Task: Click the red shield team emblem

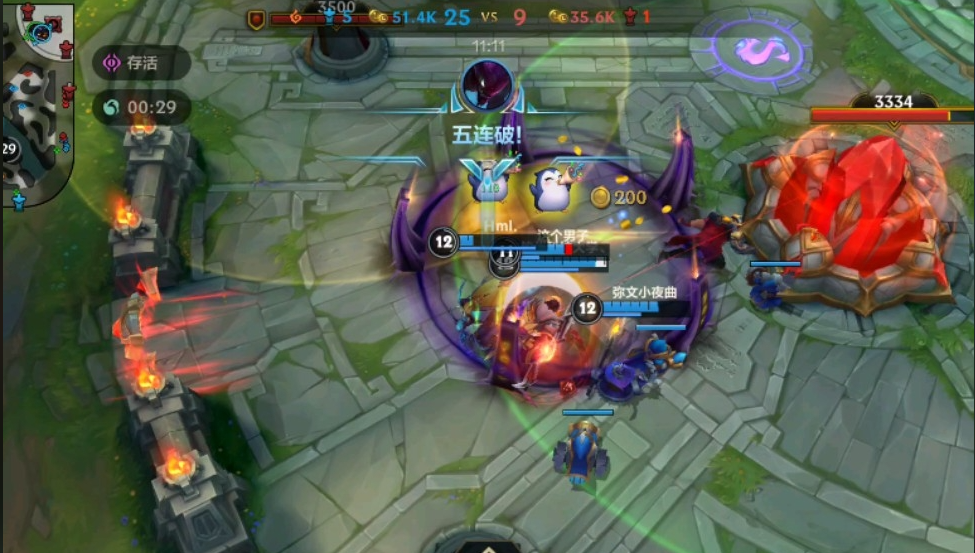Action: (256, 18)
